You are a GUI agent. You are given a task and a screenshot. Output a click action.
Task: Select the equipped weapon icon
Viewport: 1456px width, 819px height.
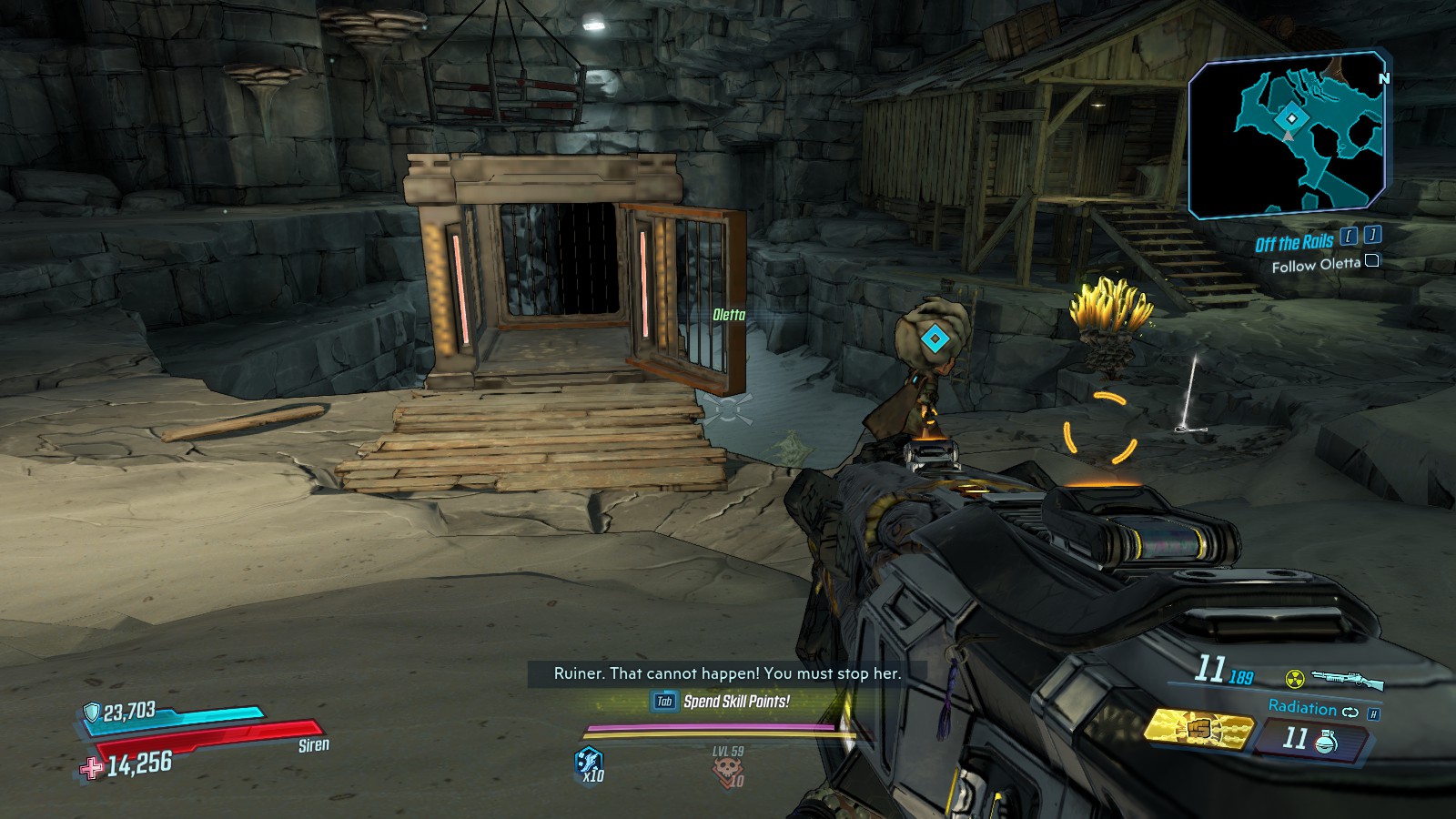point(1347,679)
